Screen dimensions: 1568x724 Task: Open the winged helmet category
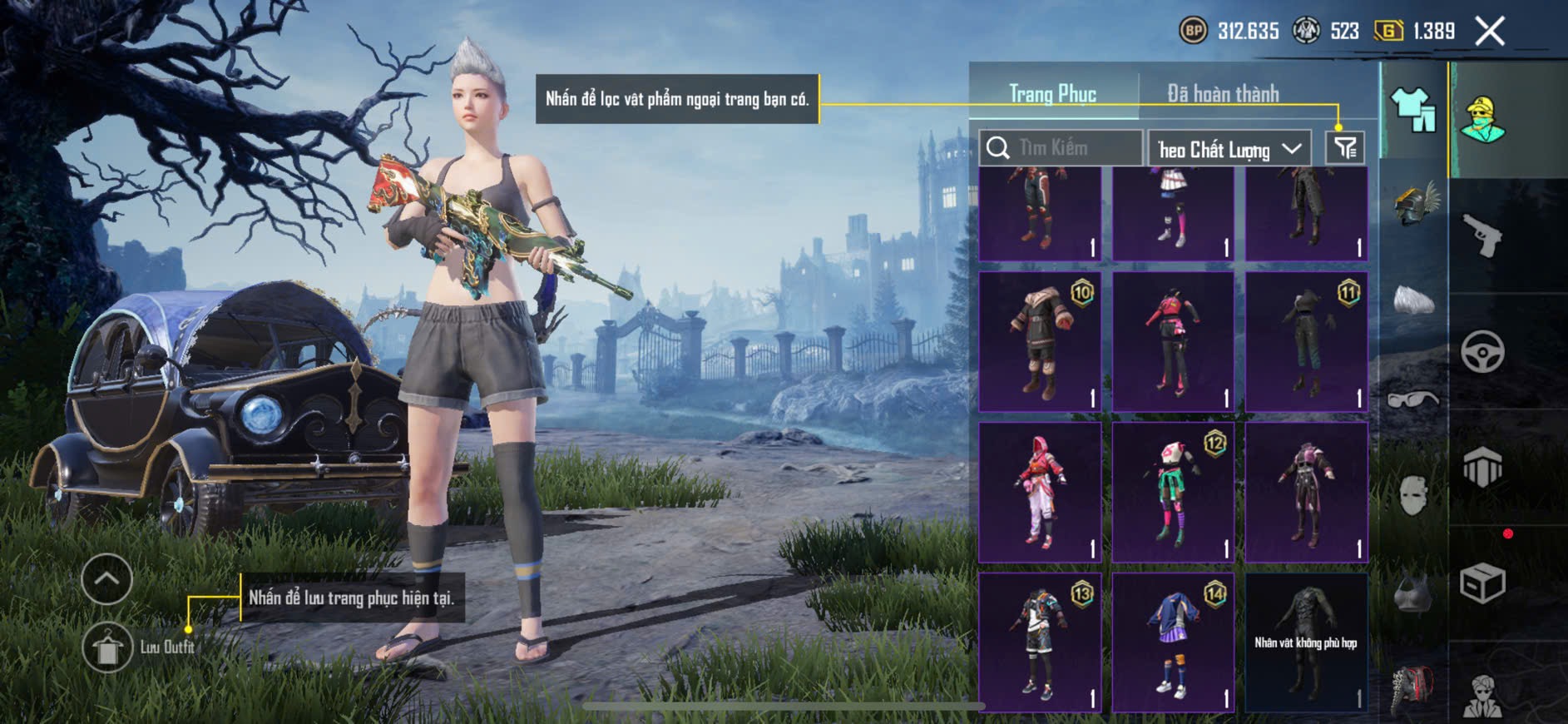pyautogui.click(x=1413, y=204)
